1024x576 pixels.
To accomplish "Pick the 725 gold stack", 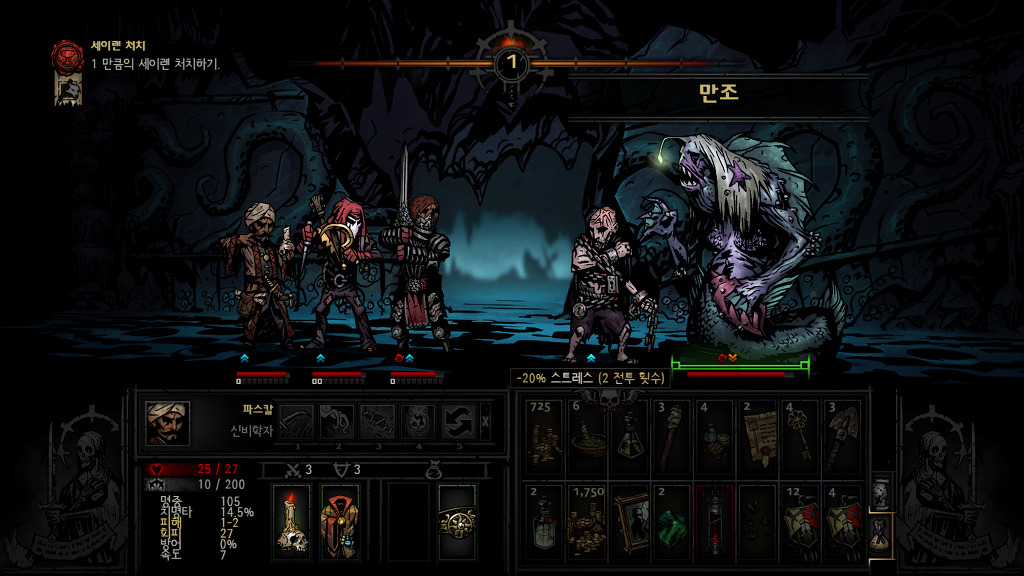I will tap(543, 438).
